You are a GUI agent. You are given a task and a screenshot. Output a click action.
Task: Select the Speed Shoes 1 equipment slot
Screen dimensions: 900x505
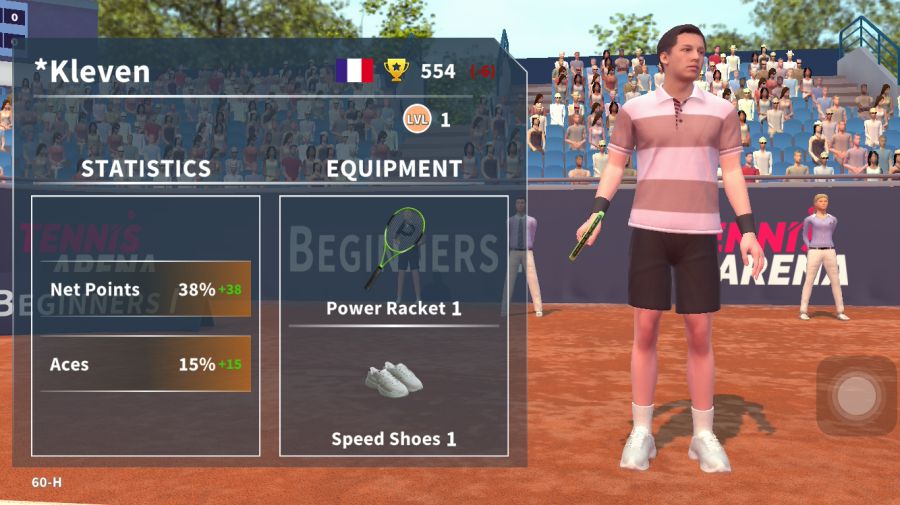click(393, 395)
